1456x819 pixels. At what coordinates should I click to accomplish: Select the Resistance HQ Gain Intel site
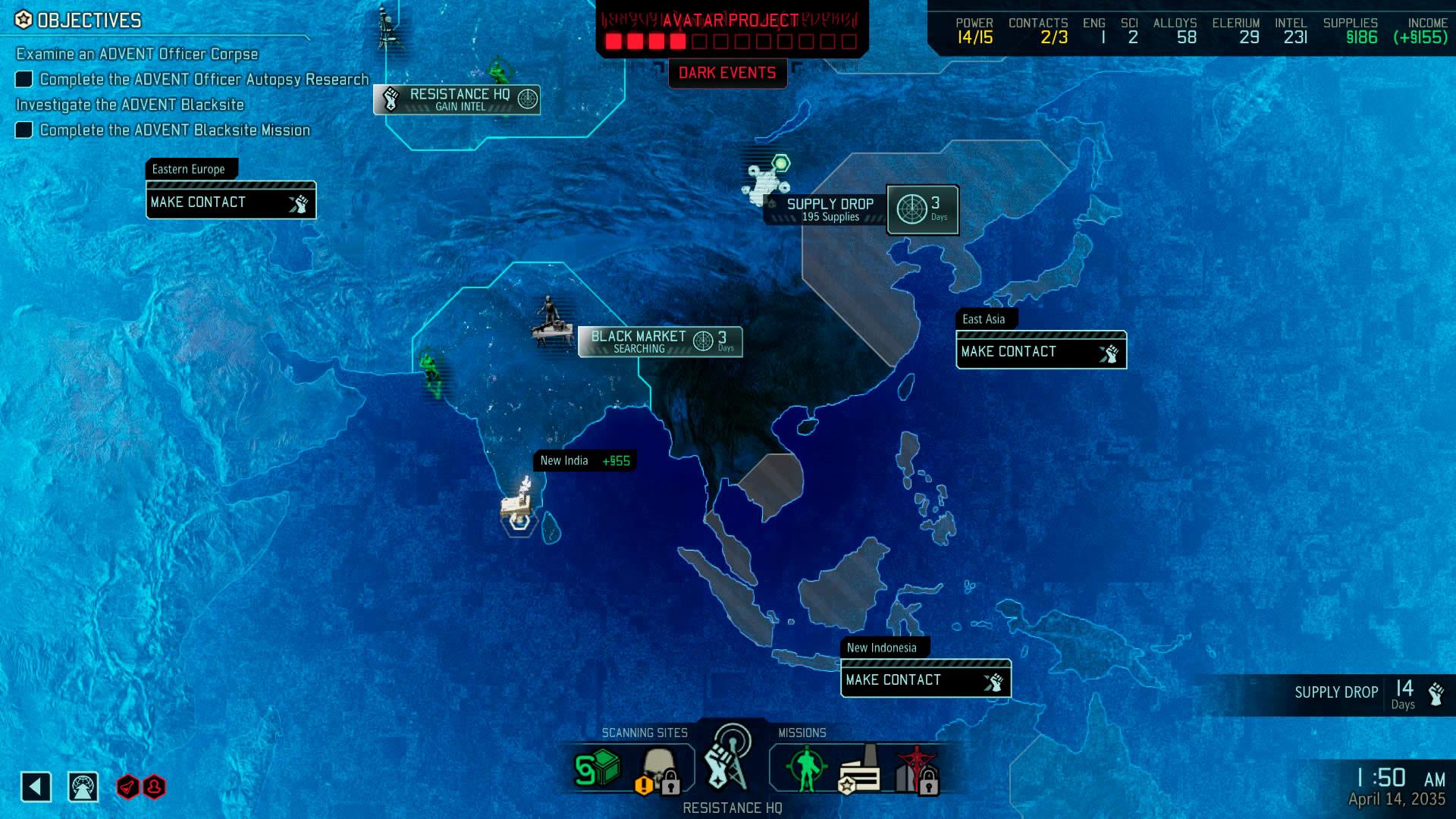[457, 99]
